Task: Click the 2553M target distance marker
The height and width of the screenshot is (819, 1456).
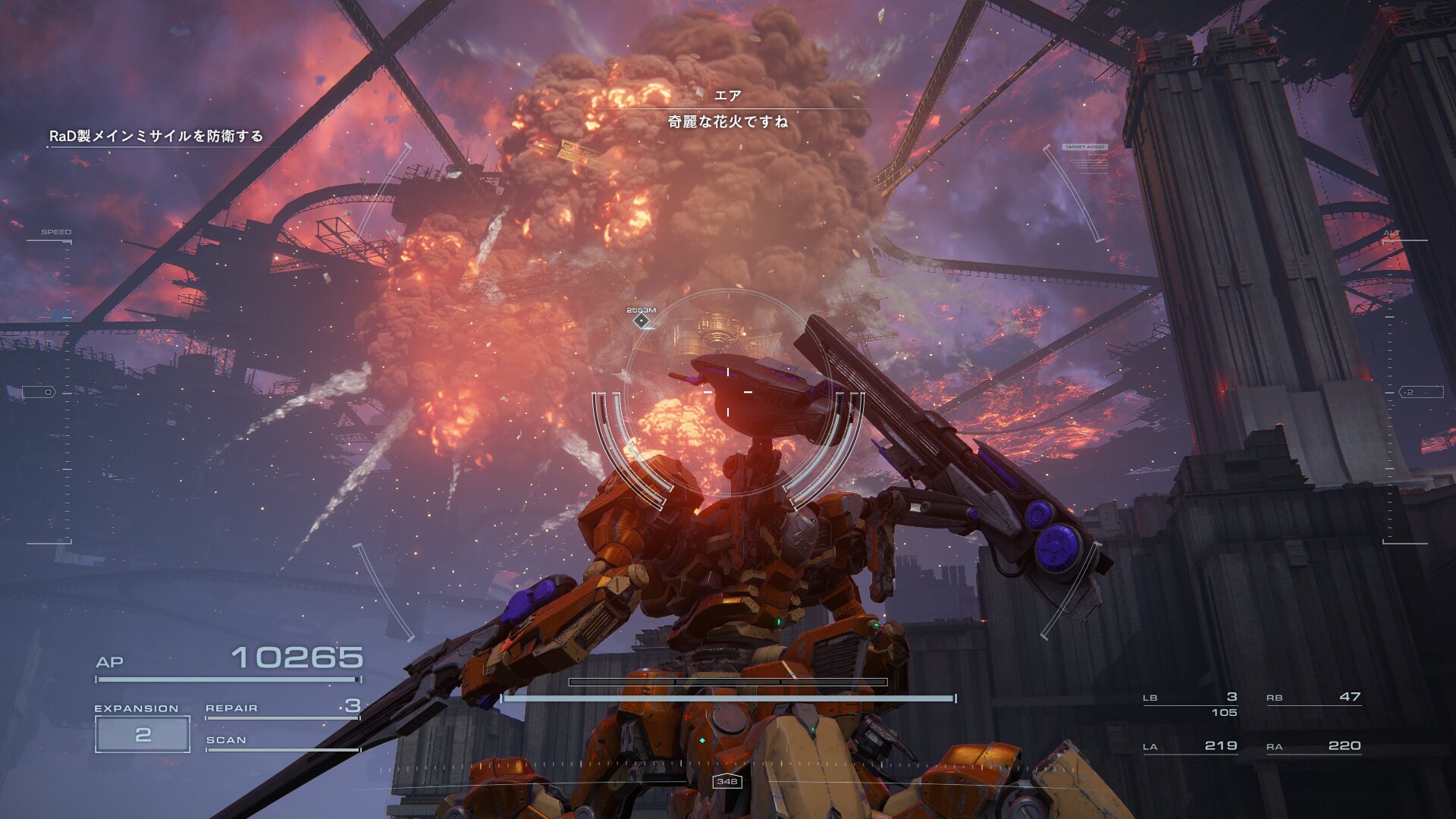Action: [x=642, y=320]
